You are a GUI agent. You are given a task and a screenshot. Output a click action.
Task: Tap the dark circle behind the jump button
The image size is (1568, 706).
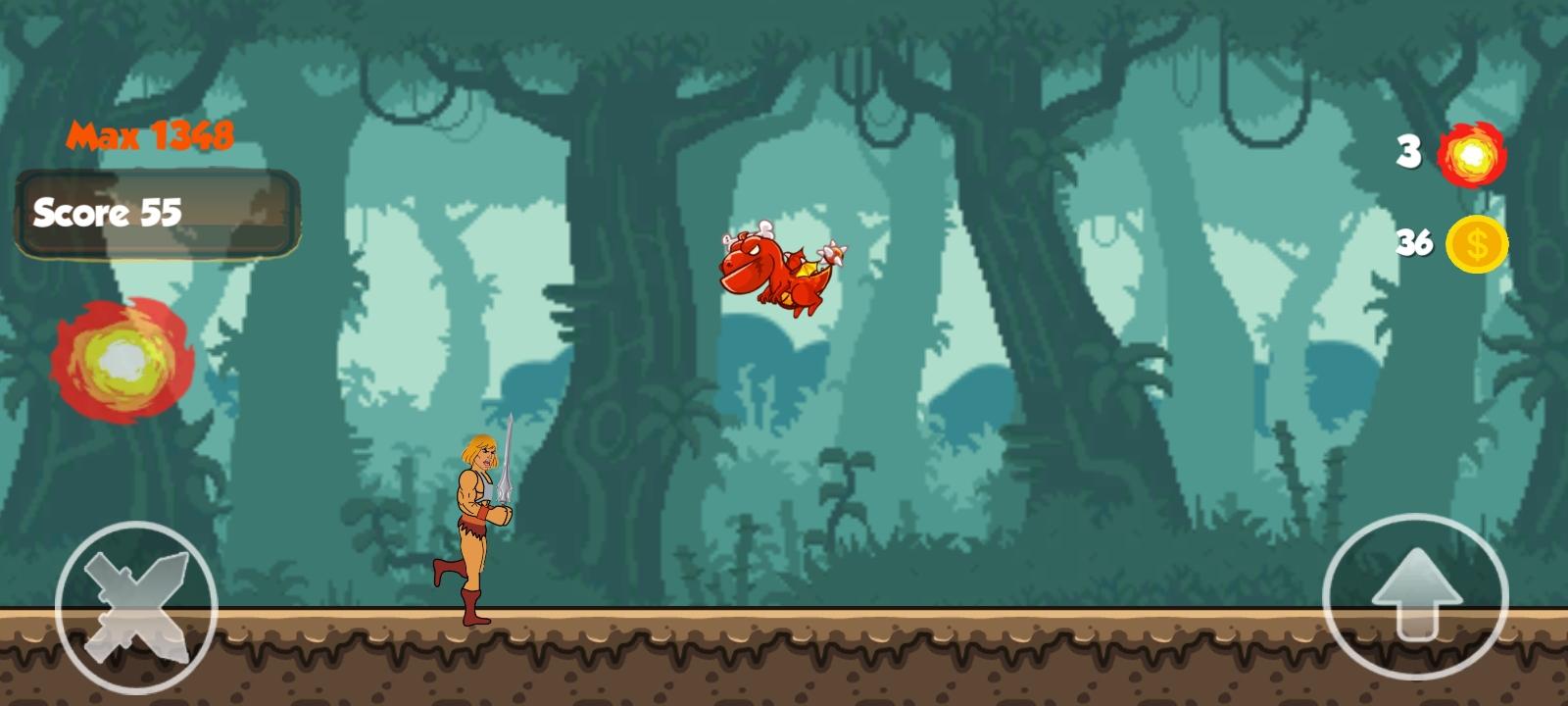pos(1418,593)
